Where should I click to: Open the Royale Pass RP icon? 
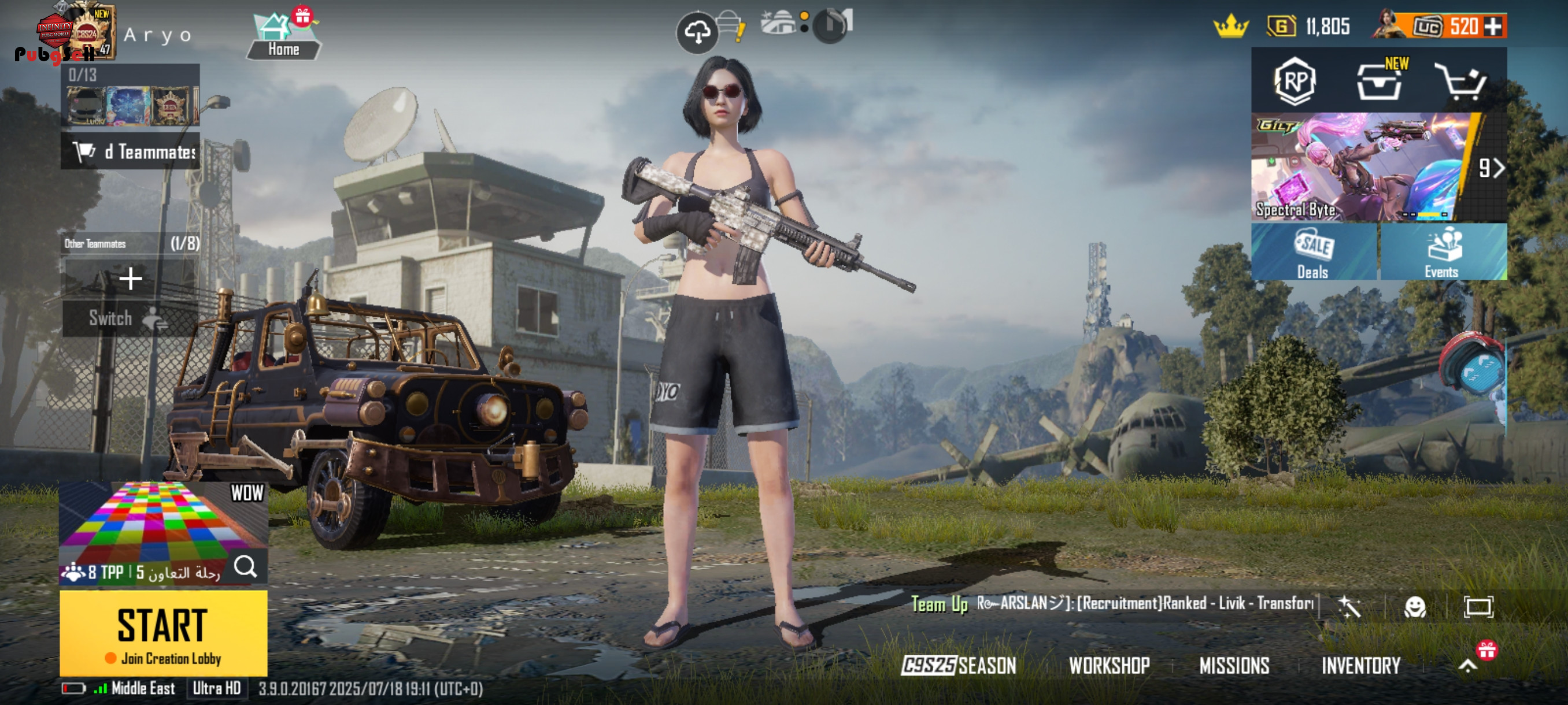pos(1295,81)
